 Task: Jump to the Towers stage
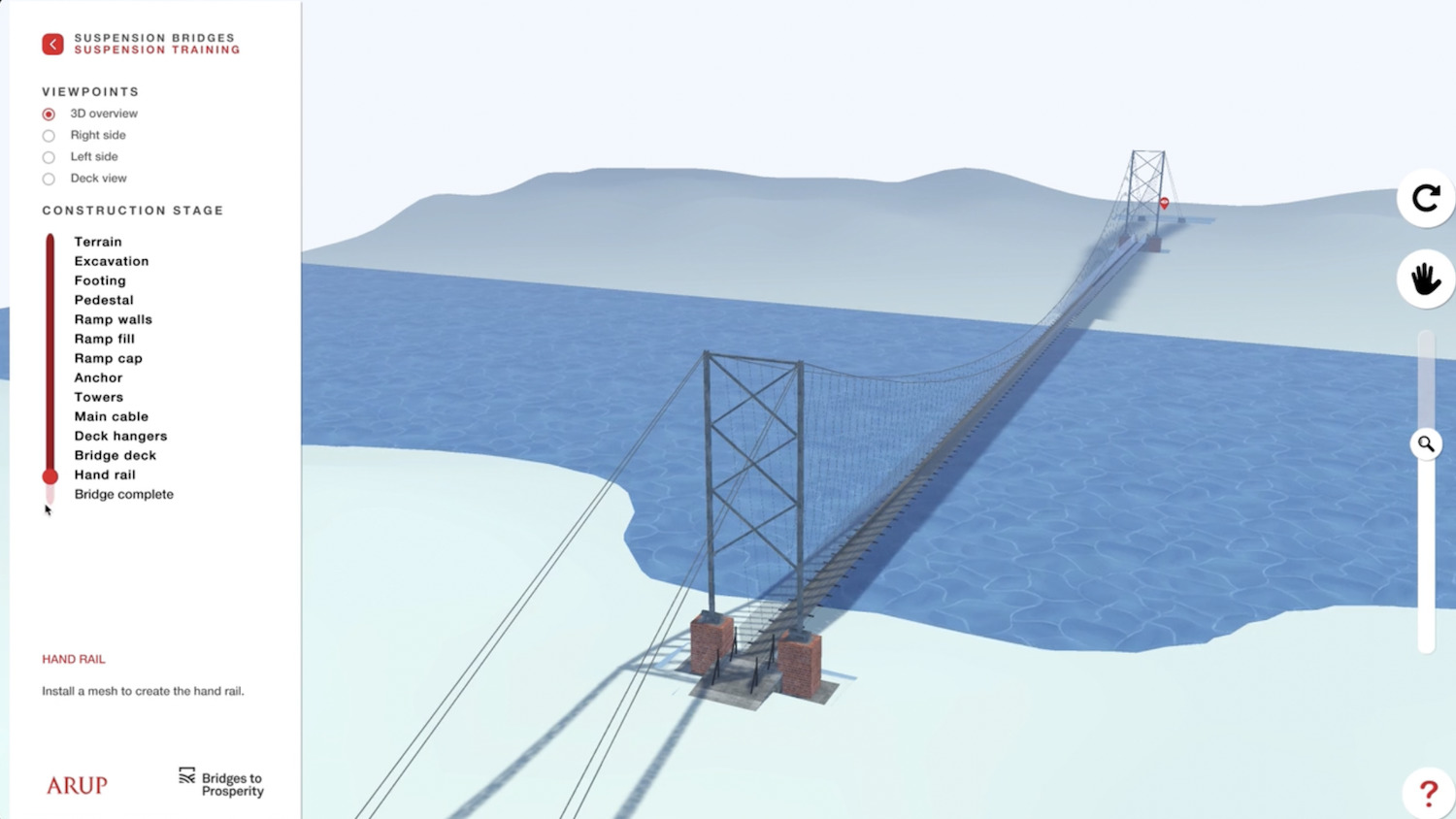[98, 397]
